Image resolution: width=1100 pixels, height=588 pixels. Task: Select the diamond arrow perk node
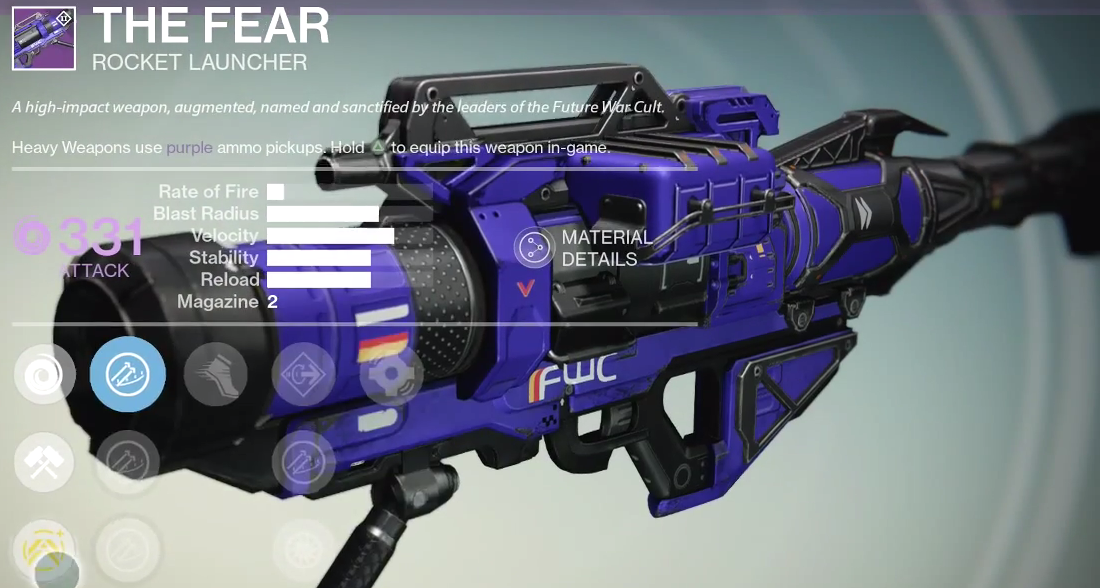click(x=303, y=374)
